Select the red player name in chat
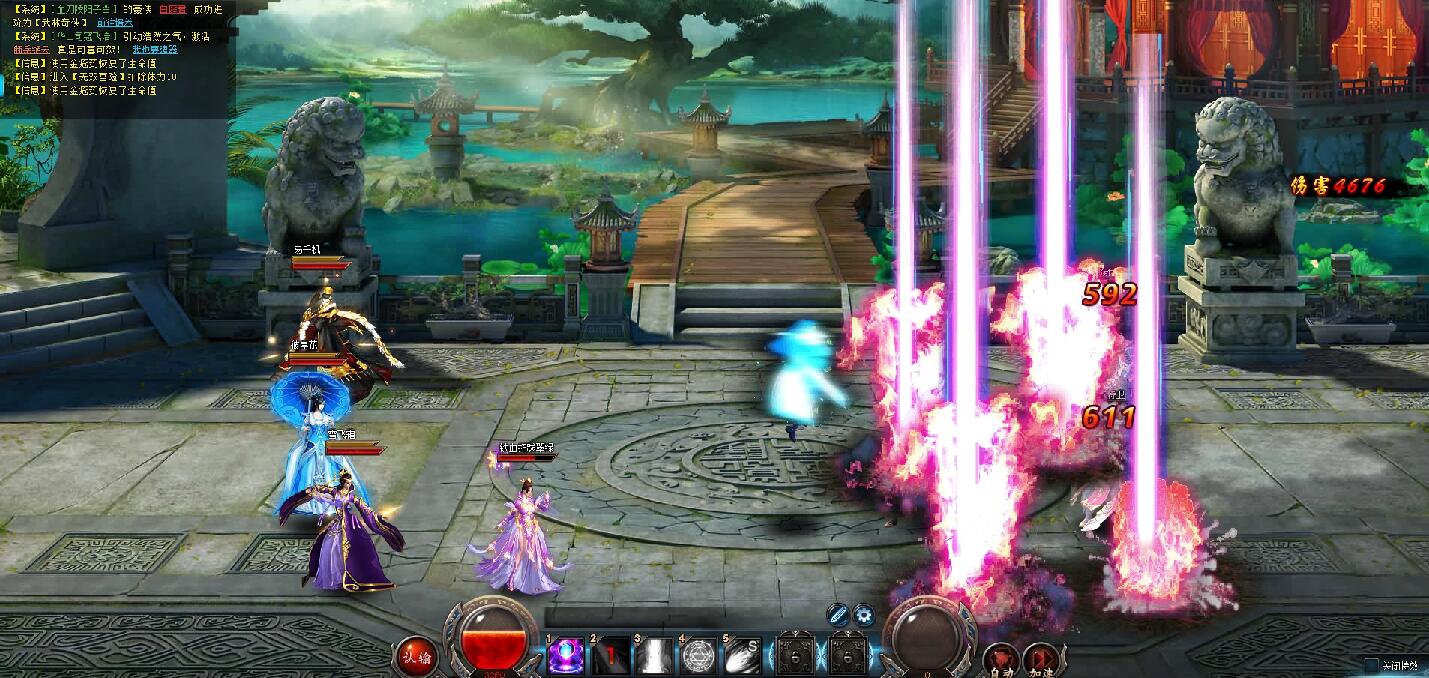The image size is (1429, 678). [172, 8]
